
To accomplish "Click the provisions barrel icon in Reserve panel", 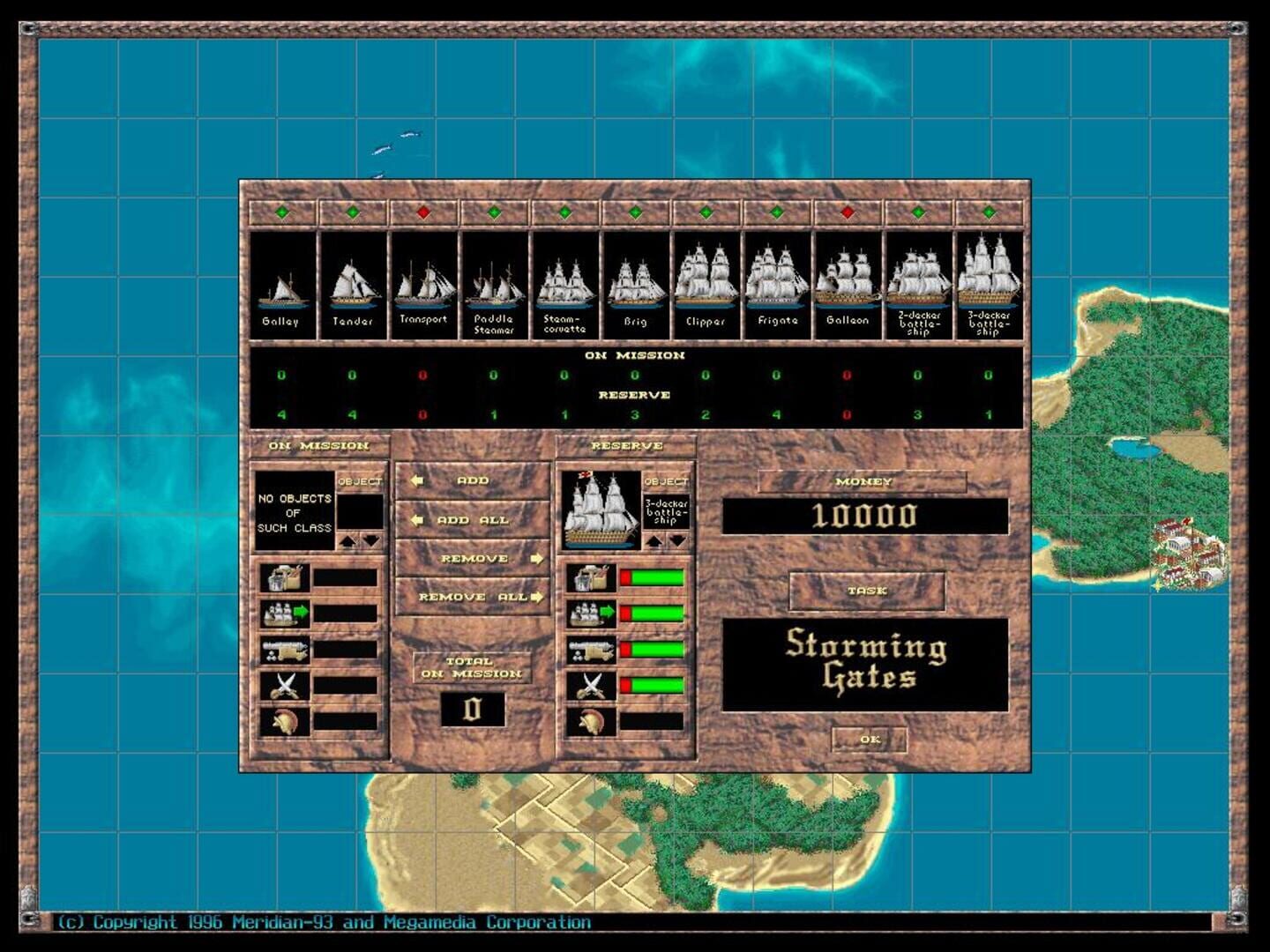I will (592, 578).
